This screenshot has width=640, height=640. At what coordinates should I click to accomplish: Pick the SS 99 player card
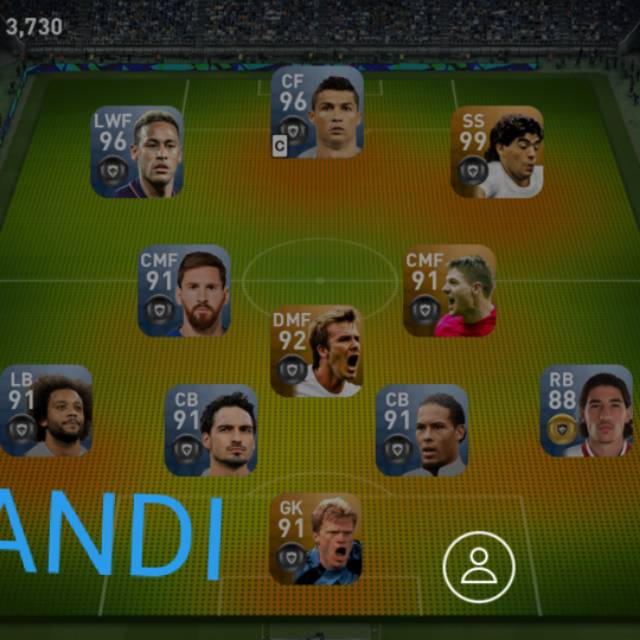(497, 152)
